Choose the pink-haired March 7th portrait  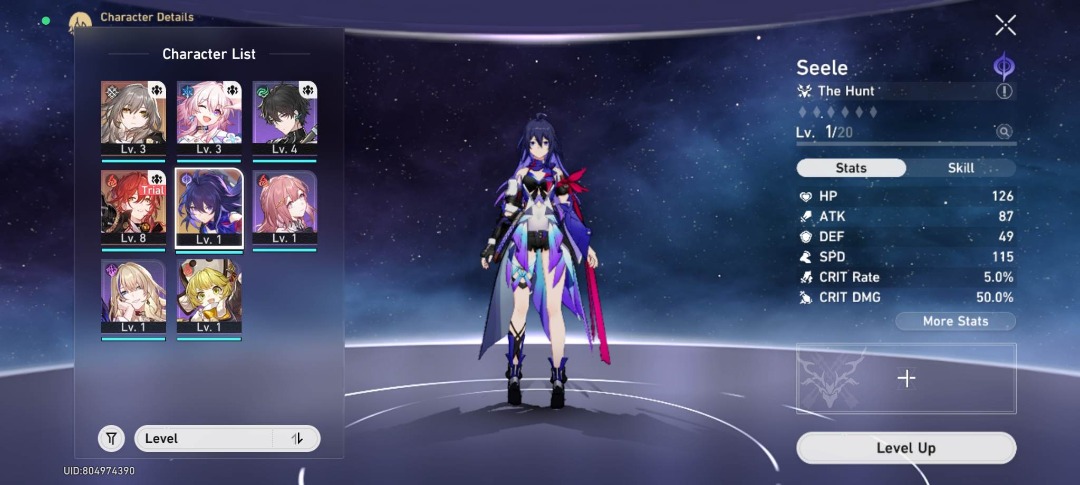[208, 118]
